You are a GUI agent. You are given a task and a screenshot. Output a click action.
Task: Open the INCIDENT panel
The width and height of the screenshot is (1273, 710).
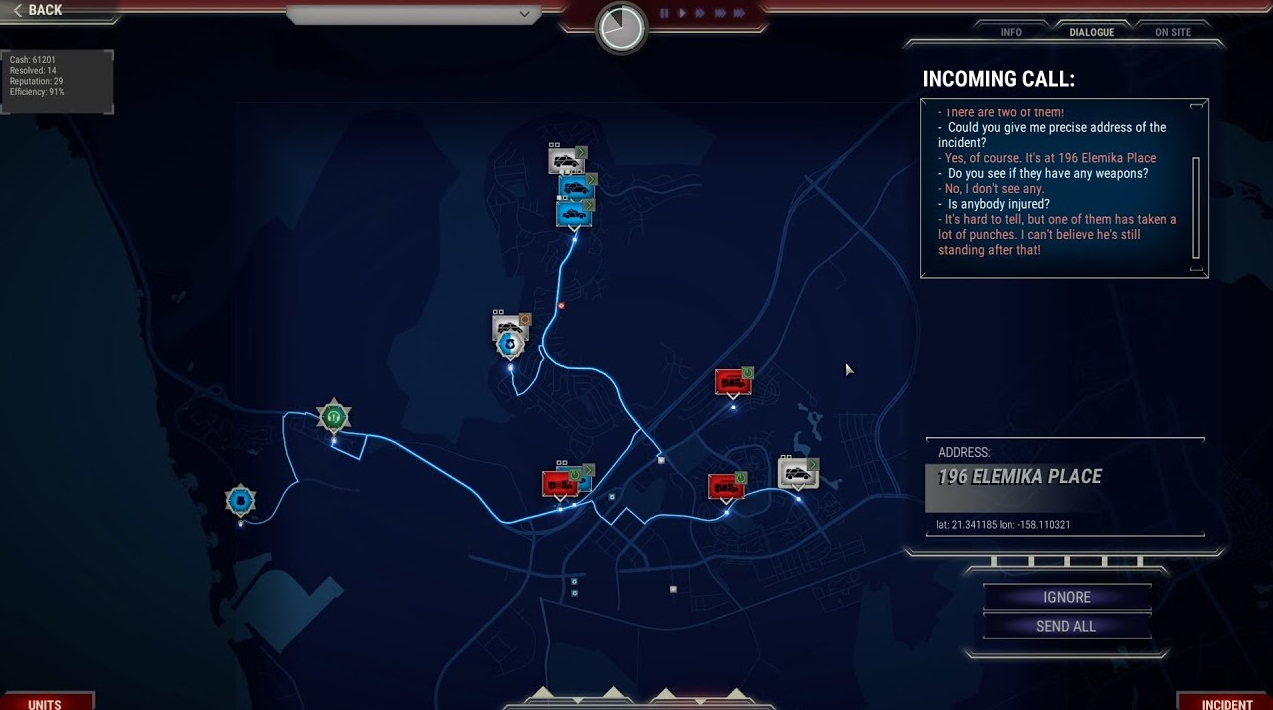1226,703
